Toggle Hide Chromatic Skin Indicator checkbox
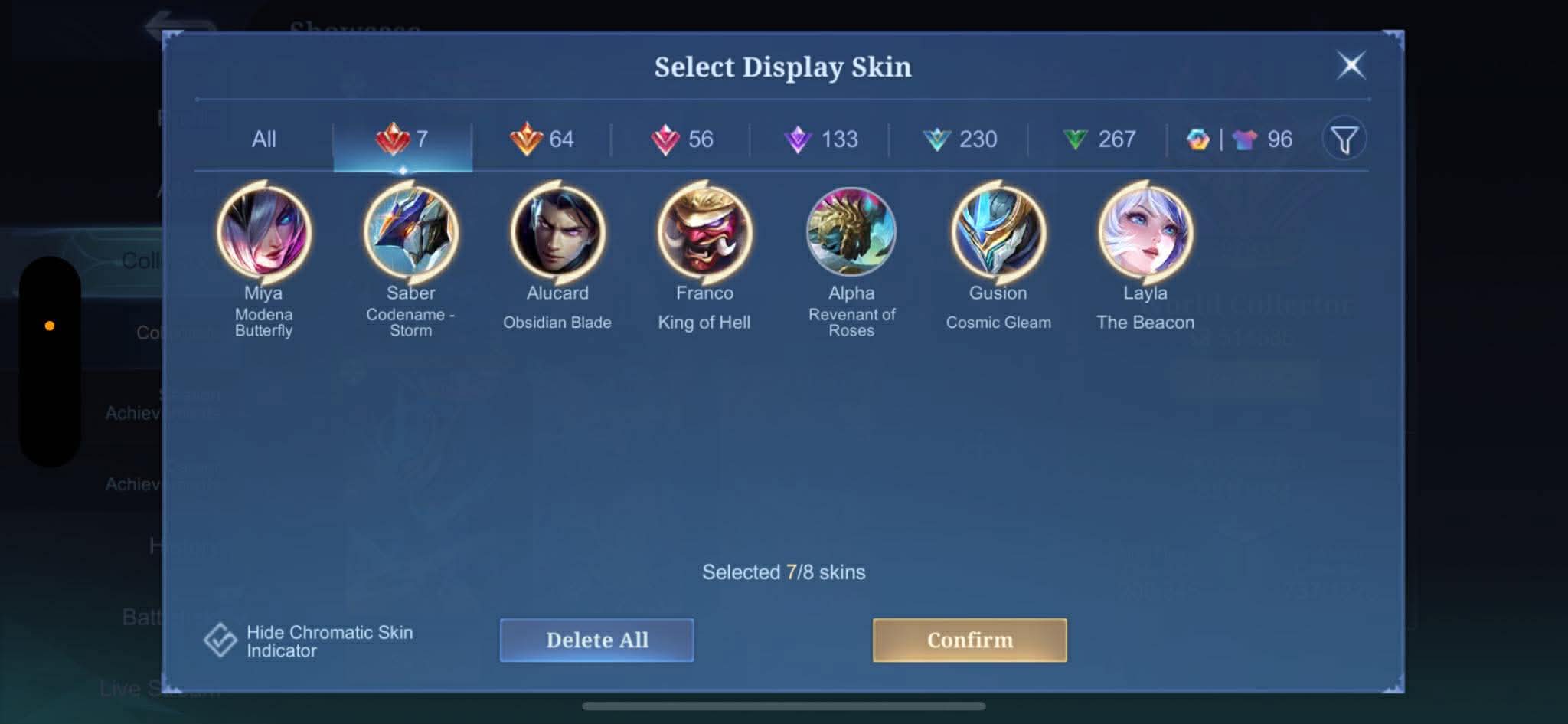The width and height of the screenshot is (1568, 724). [x=220, y=640]
